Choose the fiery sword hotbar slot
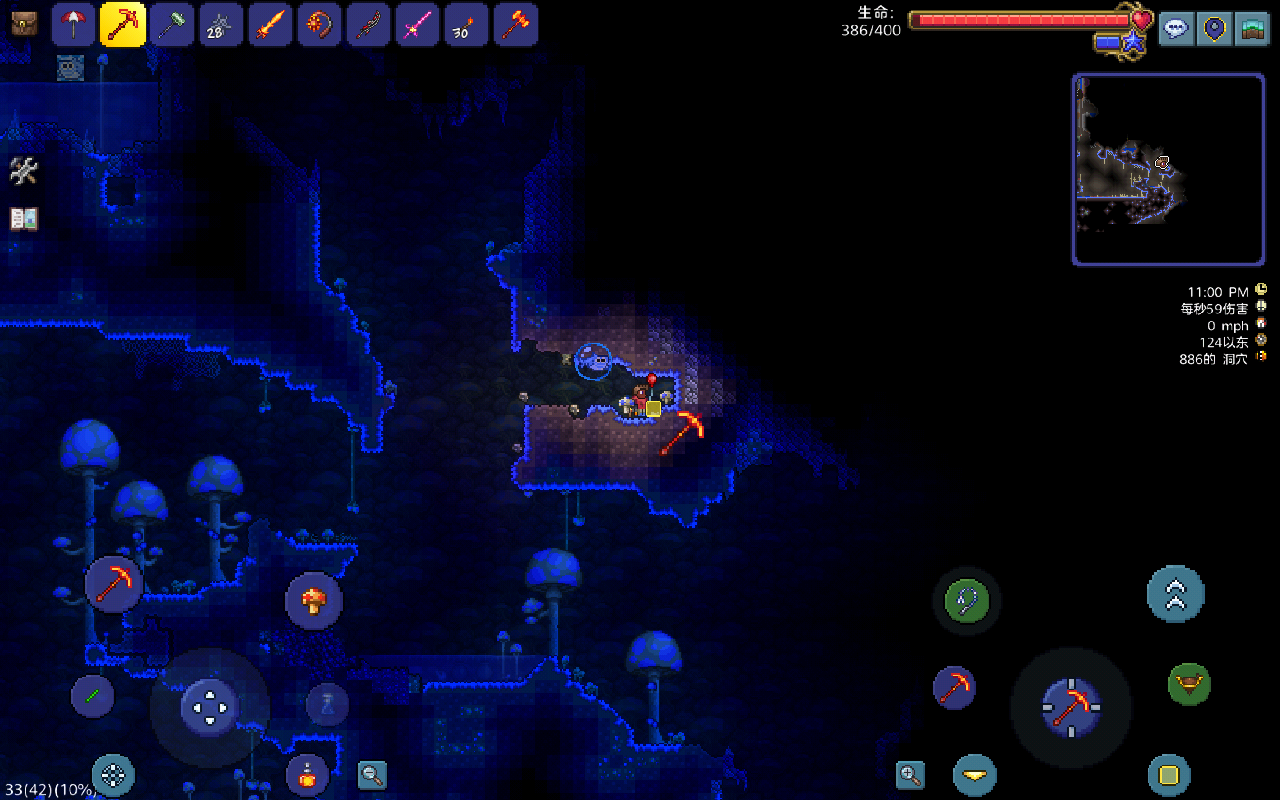 [270, 24]
